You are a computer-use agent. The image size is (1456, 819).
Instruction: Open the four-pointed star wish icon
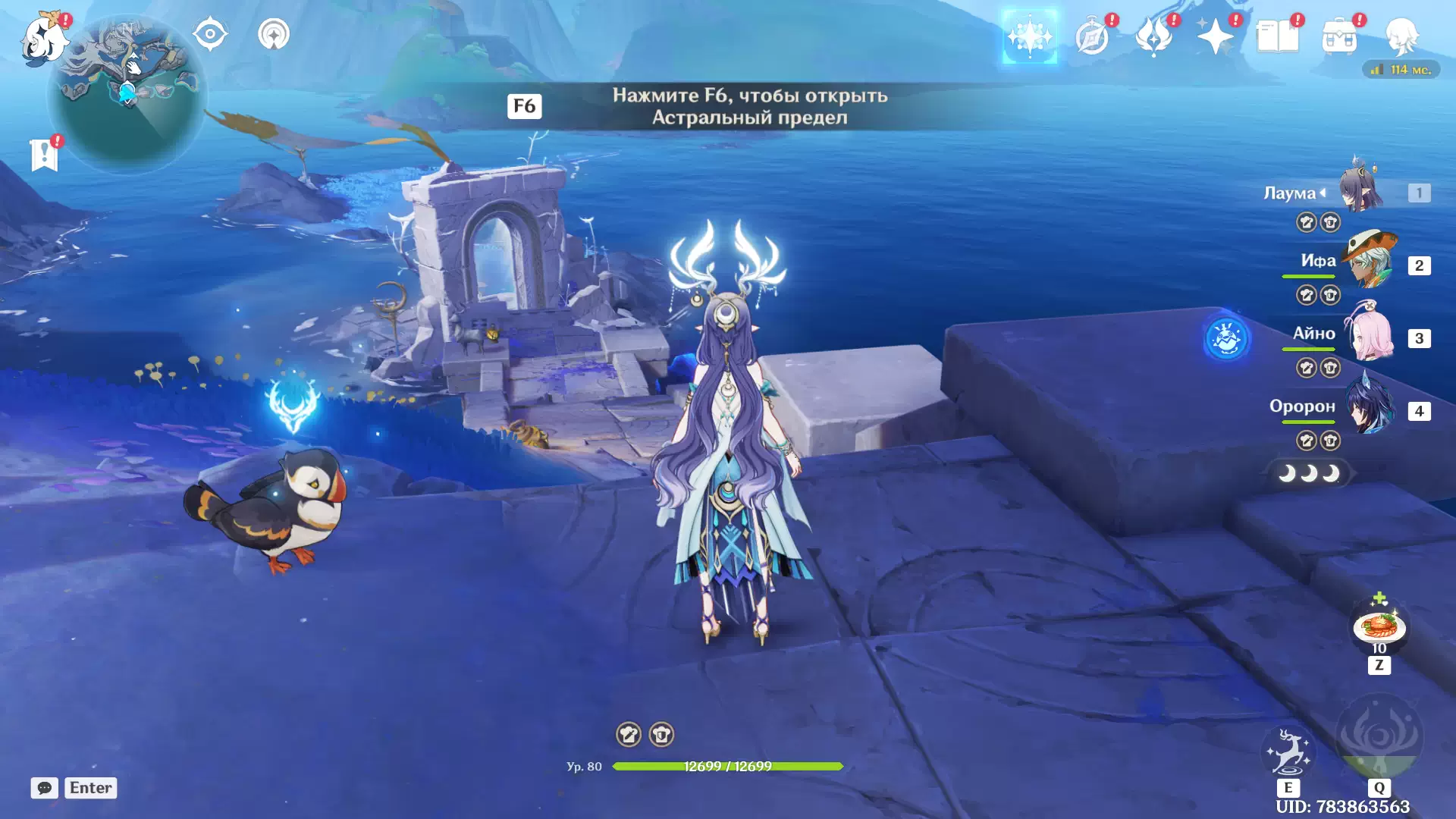point(1215,36)
